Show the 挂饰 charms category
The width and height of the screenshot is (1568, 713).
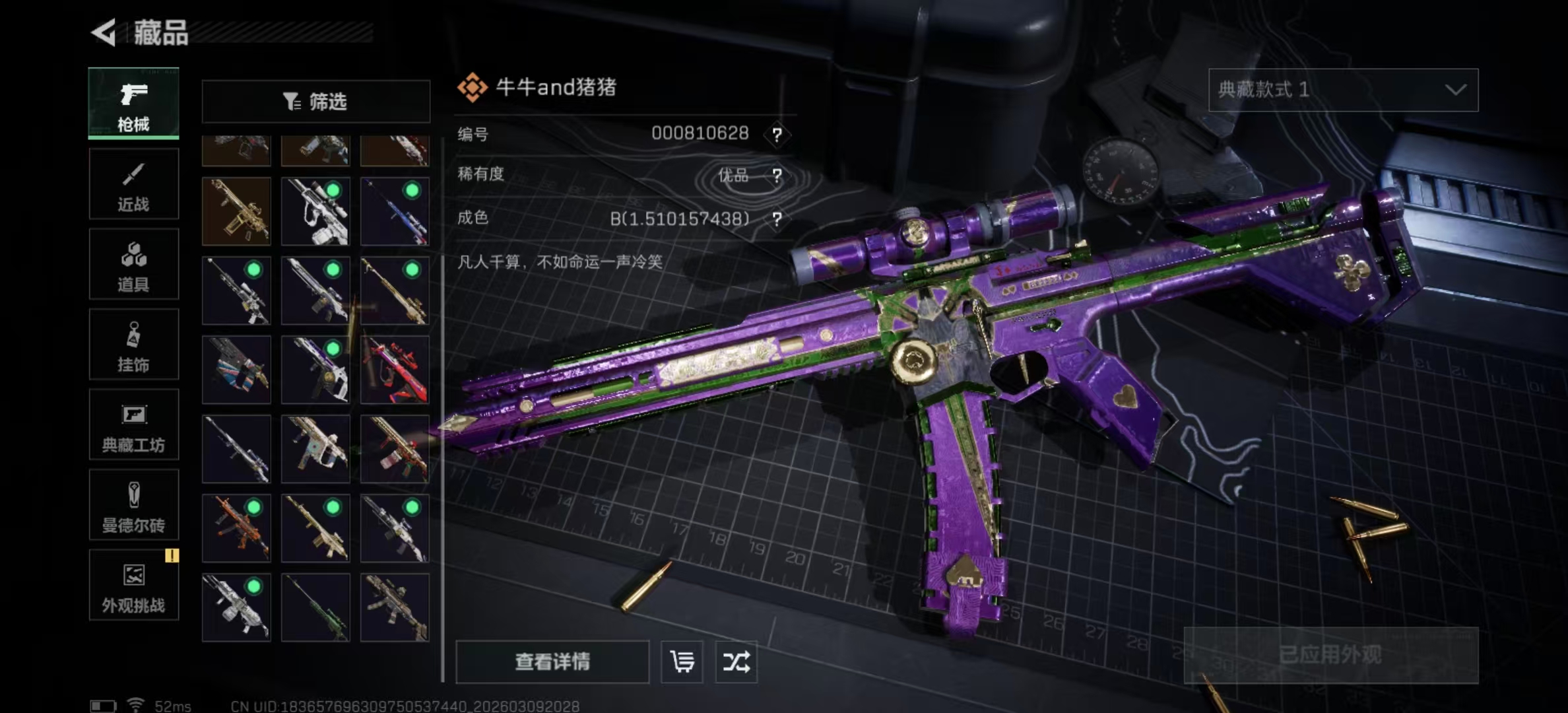click(x=133, y=345)
